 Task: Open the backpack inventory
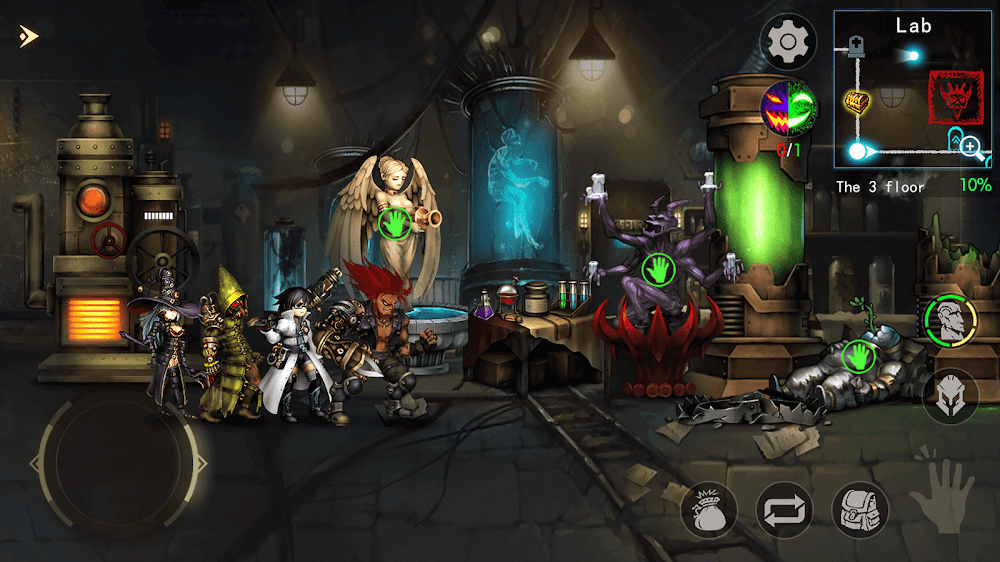tap(861, 510)
